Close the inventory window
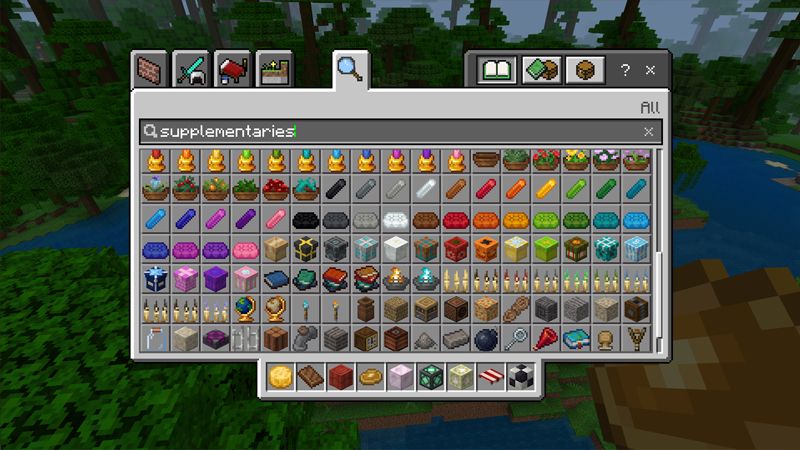Screen dimensions: 800x450 click(x=651, y=71)
